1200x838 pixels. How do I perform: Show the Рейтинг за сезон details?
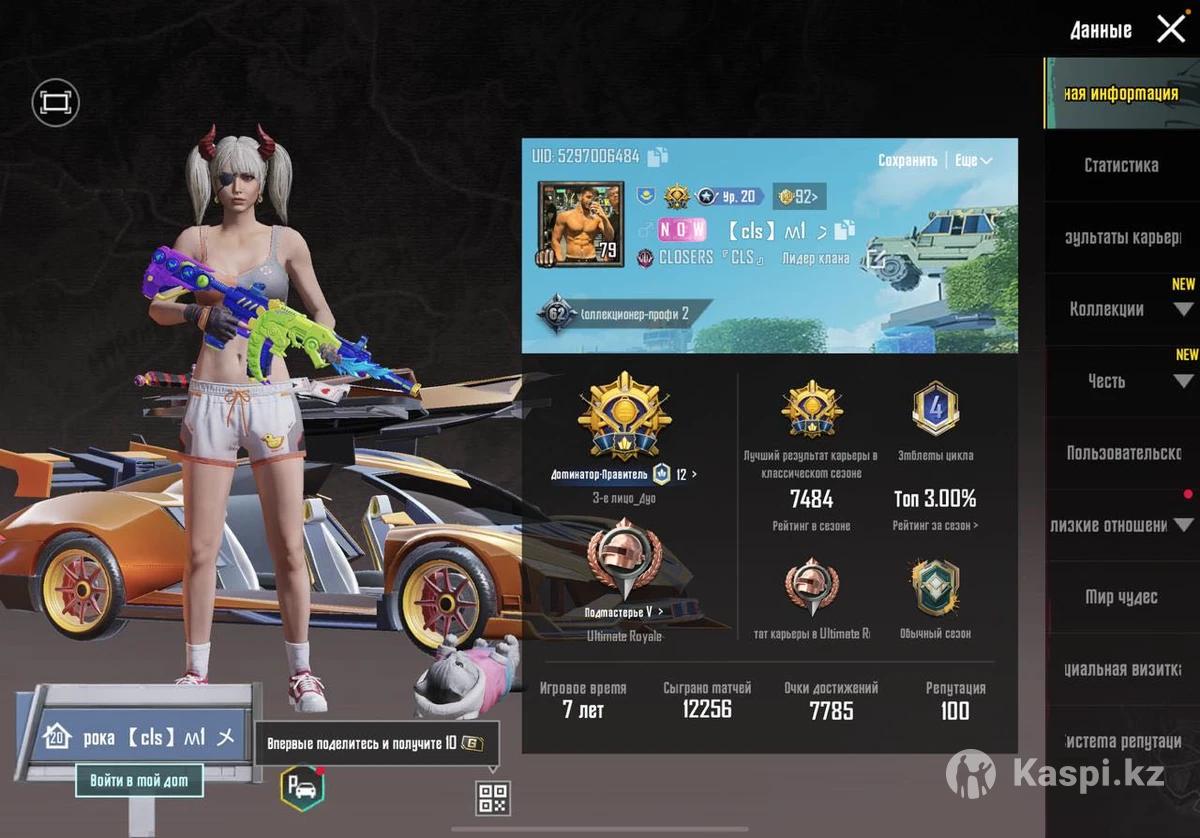pos(935,526)
